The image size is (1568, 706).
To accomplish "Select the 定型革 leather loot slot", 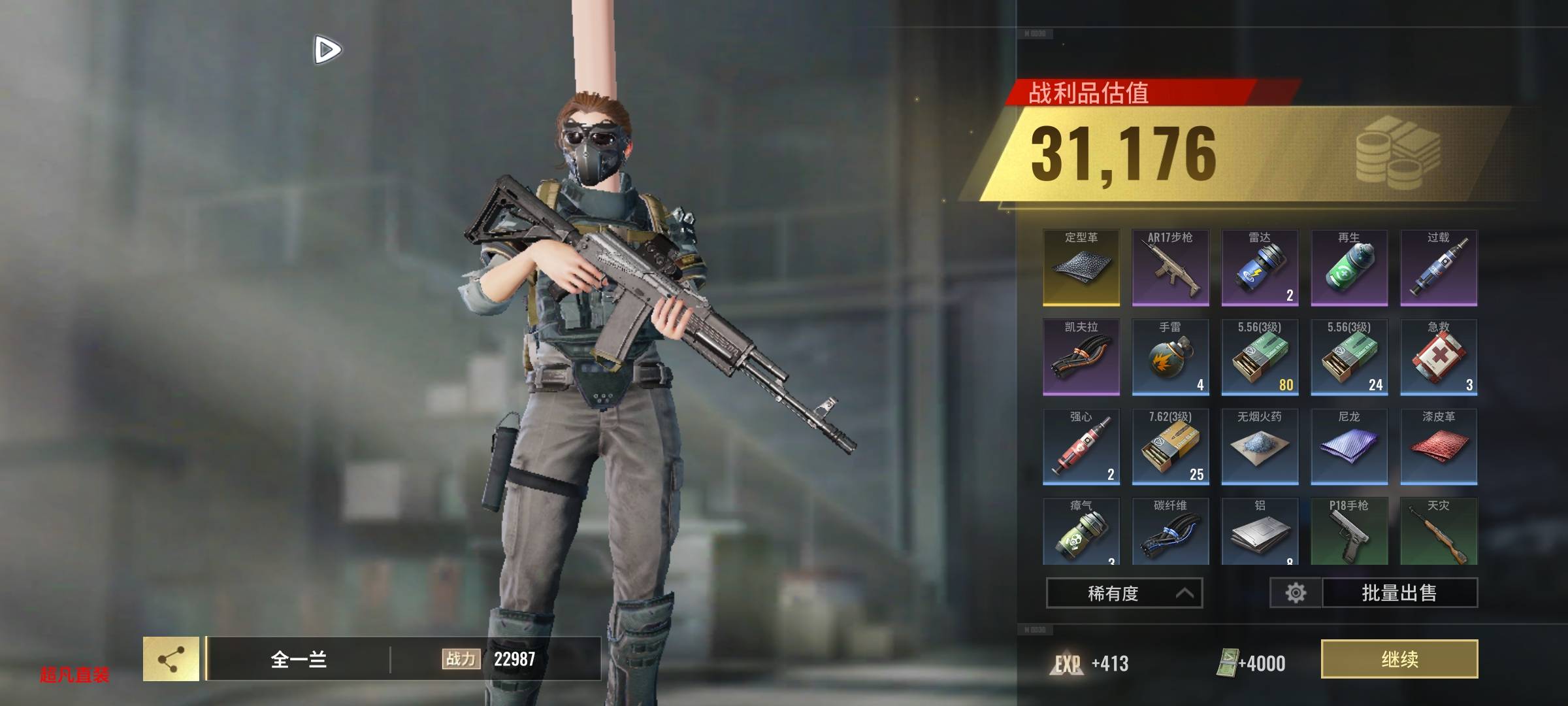I will click(x=1081, y=267).
